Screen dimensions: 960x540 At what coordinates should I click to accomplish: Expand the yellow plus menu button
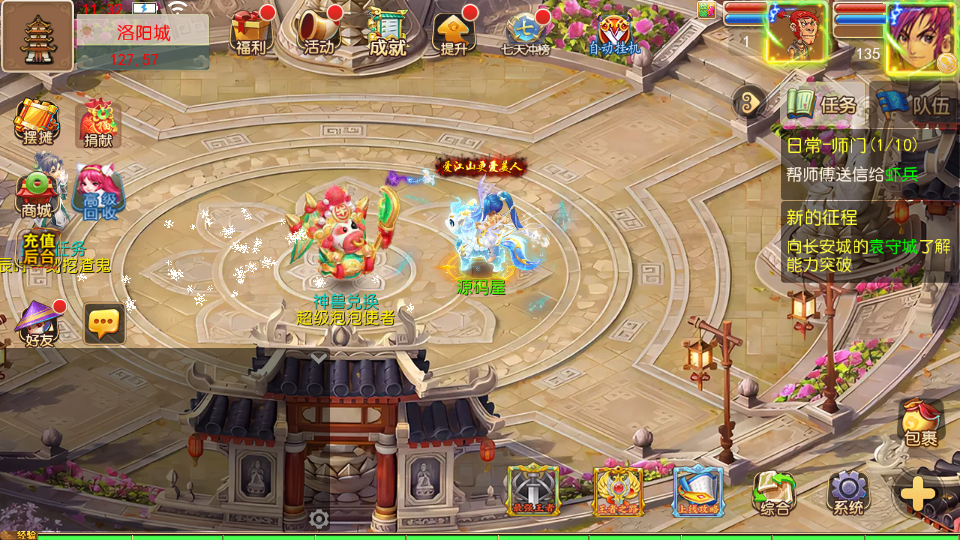[x=918, y=493]
